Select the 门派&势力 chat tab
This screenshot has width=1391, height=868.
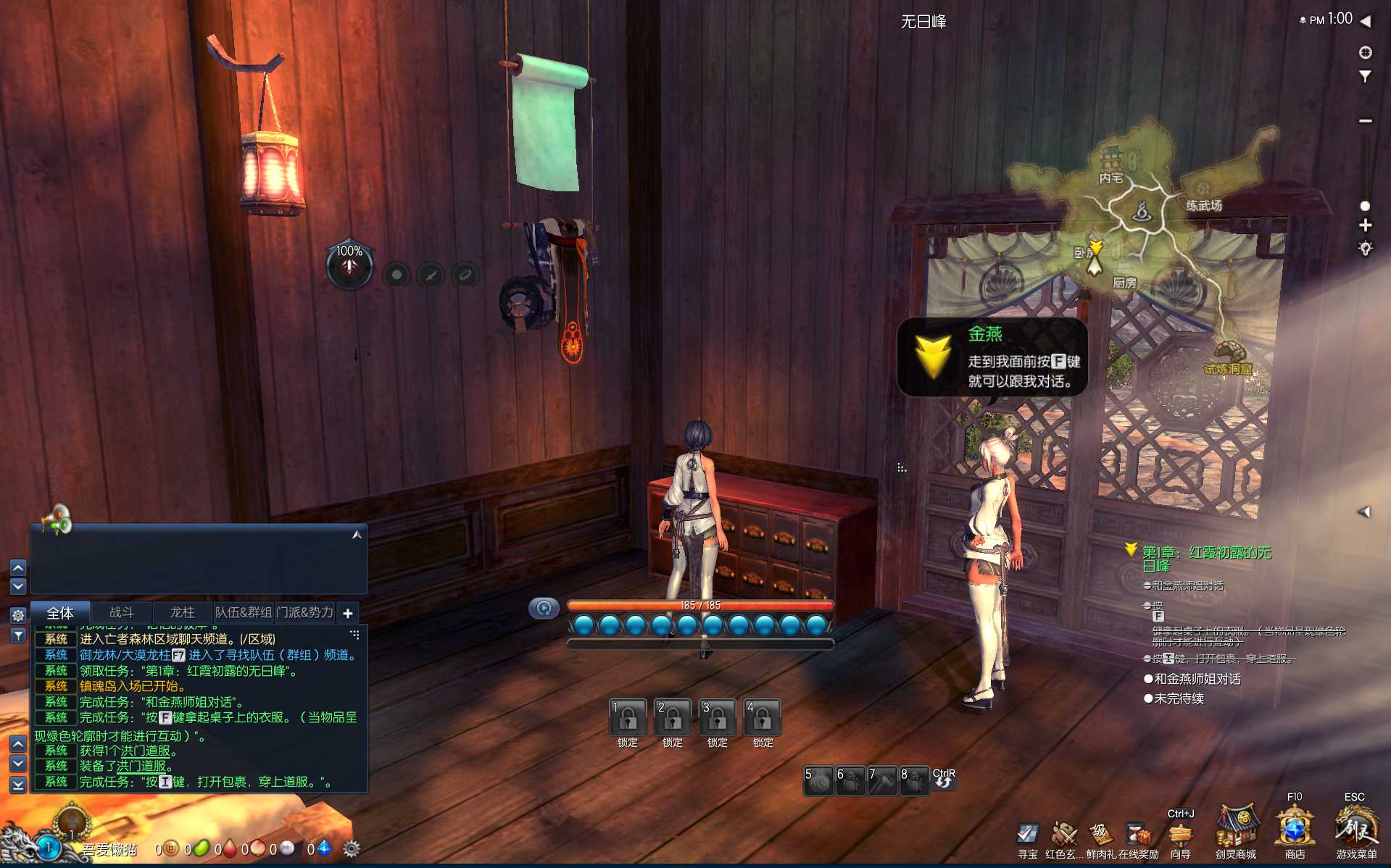(x=305, y=613)
